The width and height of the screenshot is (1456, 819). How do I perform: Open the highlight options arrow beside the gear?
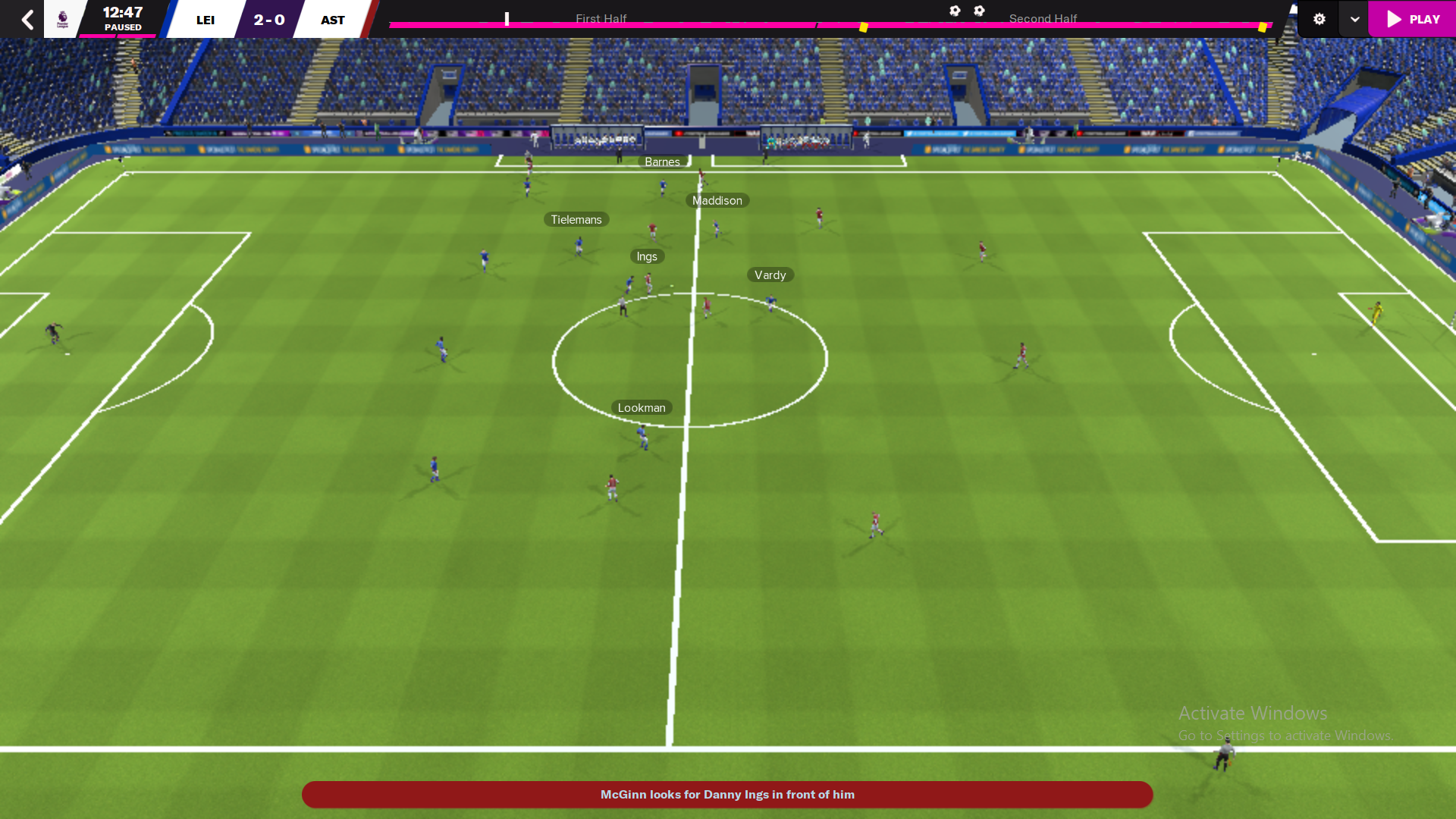[x=1354, y=19]
